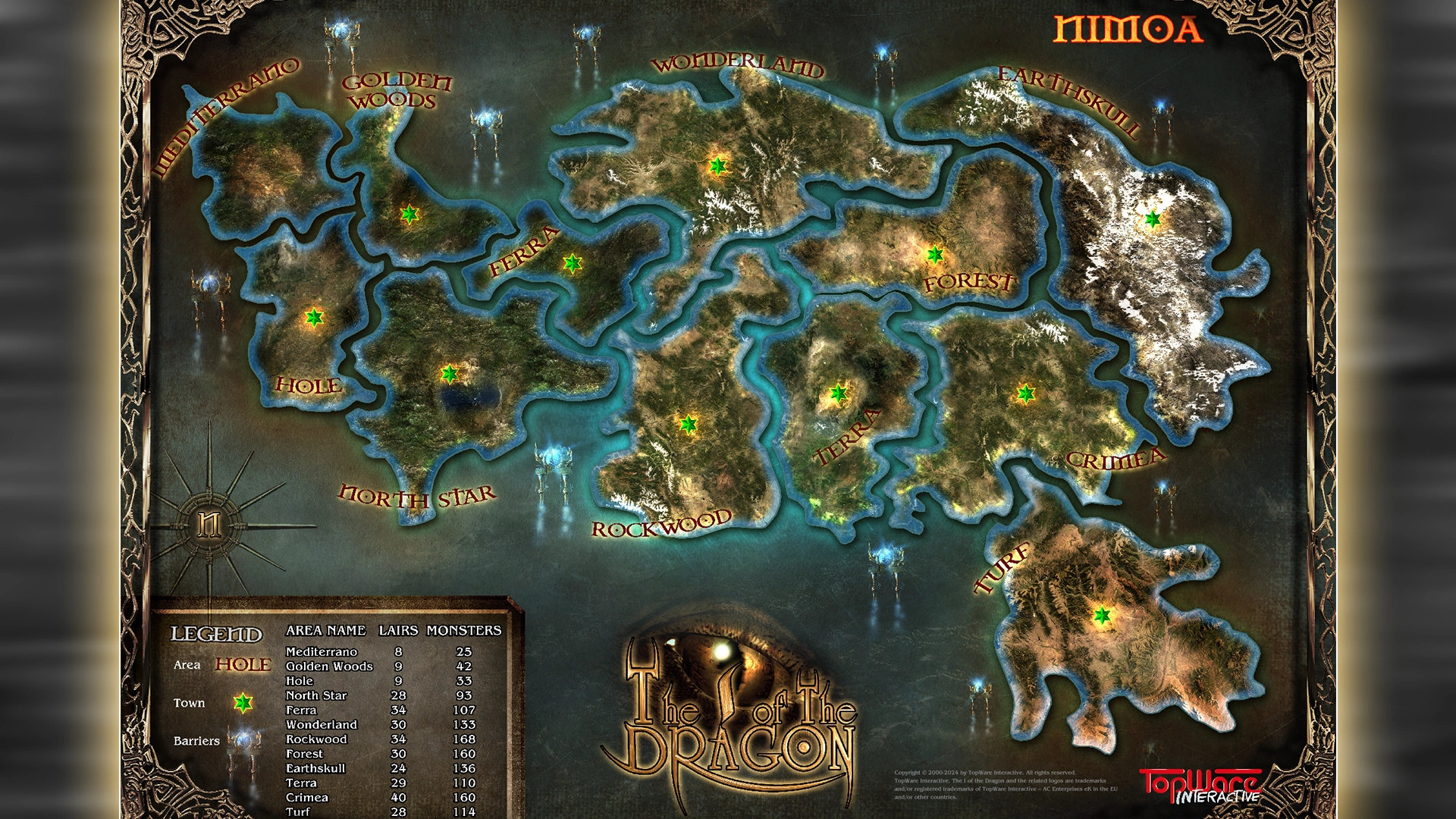Select the Ferra town star

pos(573,263)
